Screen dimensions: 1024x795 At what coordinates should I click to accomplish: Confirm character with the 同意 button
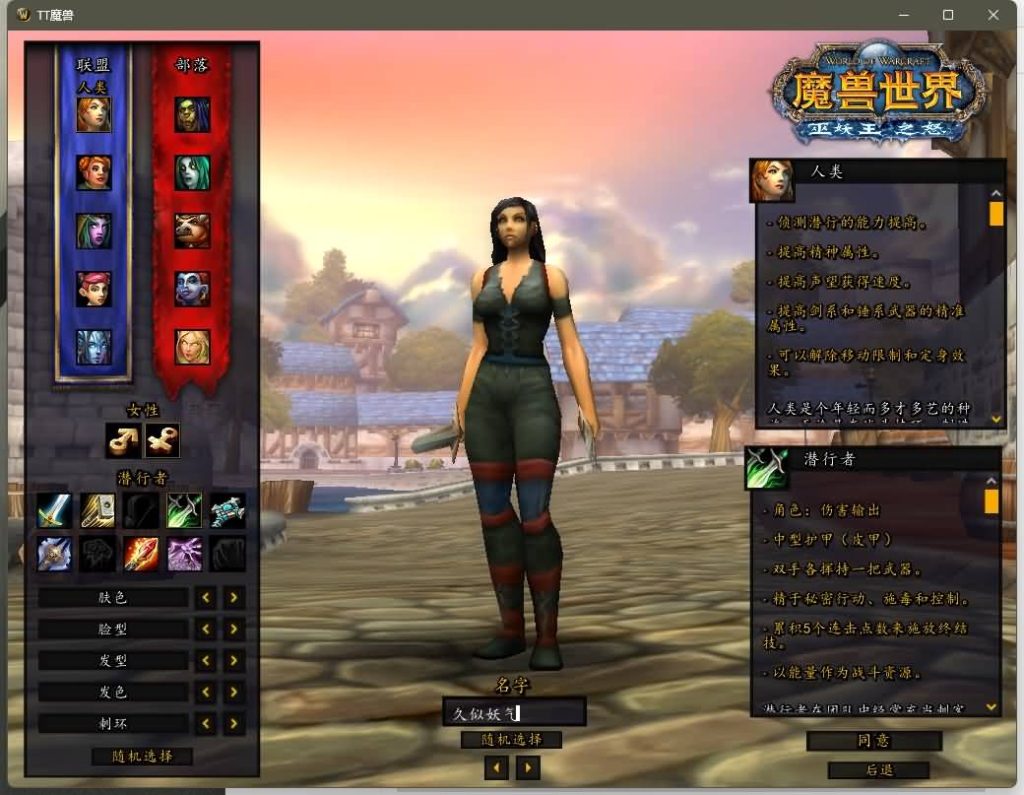pyautogui.click(x=874, y=741)
